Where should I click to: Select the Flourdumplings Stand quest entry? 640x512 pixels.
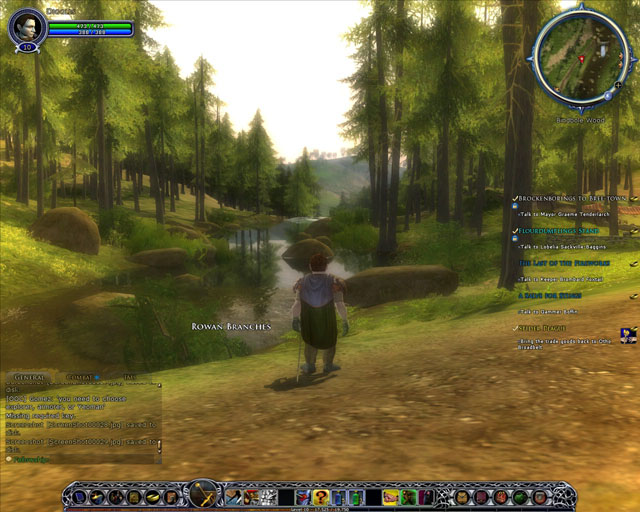(558, 231)
